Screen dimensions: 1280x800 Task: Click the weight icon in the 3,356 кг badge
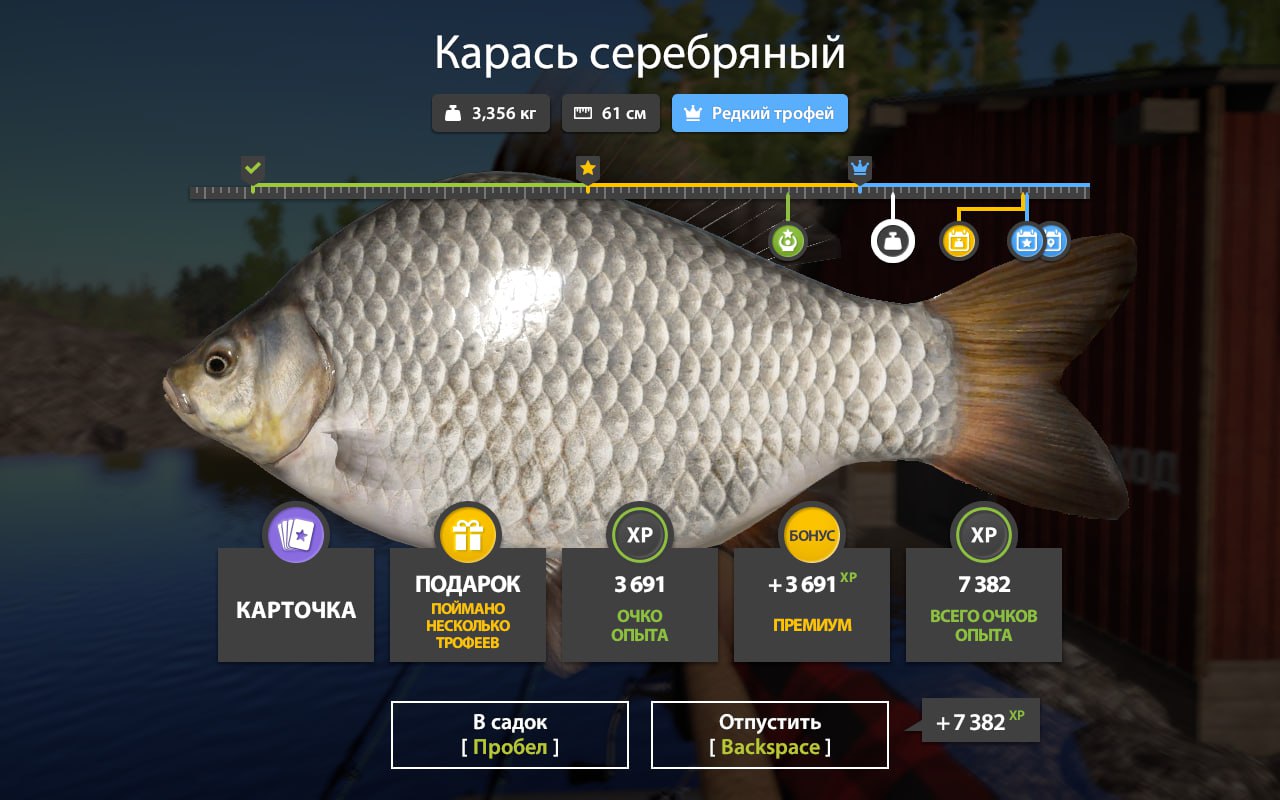tap(455, 112)
